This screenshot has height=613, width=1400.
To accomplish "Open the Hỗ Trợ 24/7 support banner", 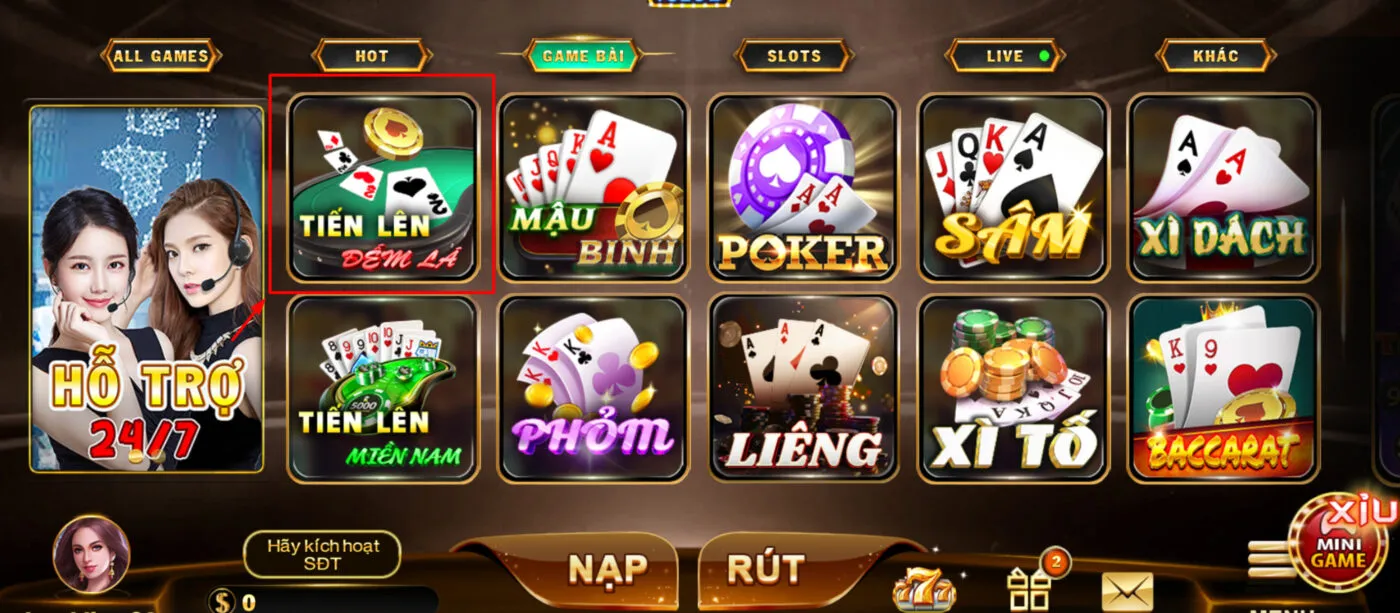I will pos(146,290).
